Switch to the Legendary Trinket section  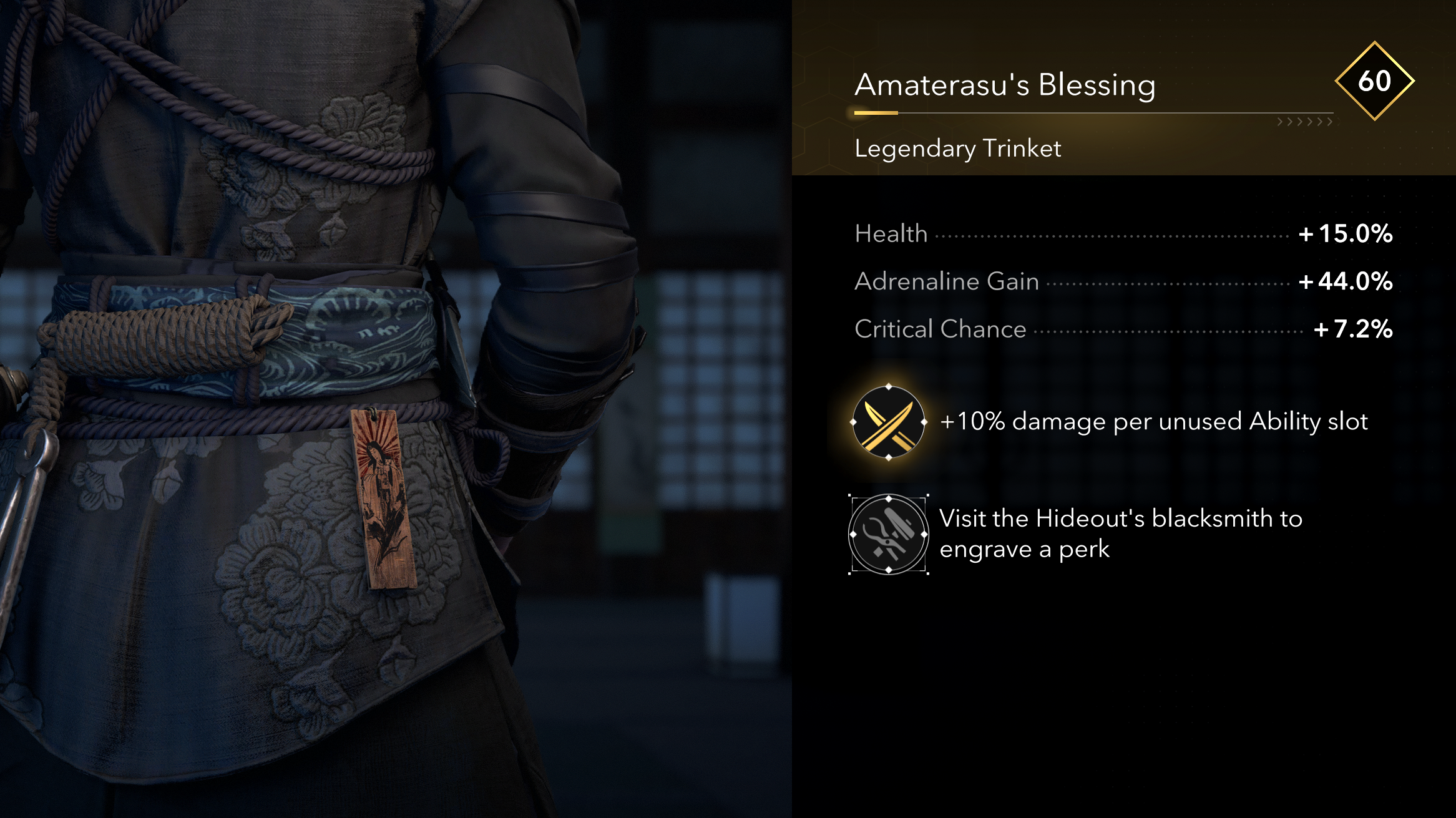957,148
